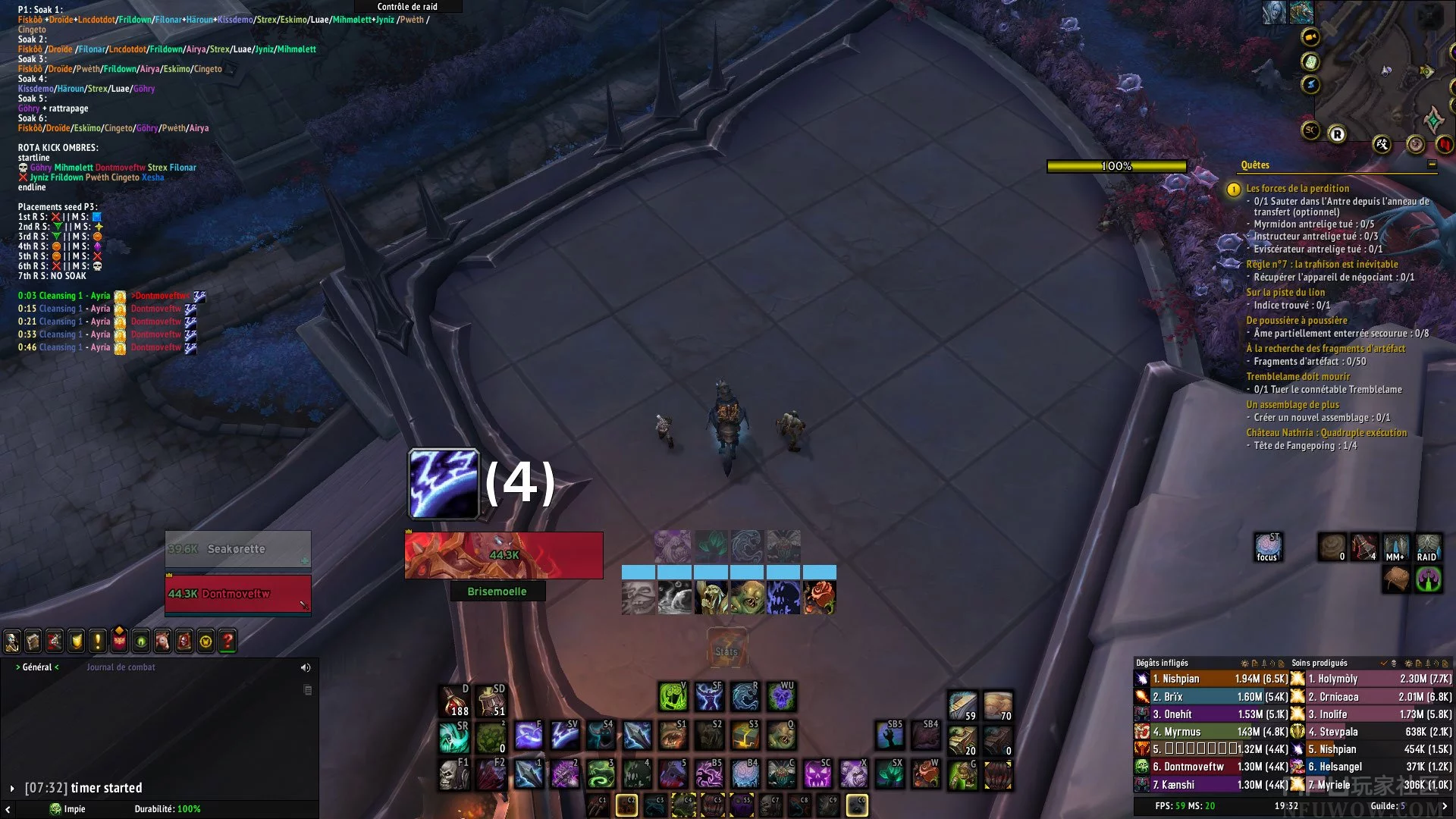Image resolution: width=1456 pixels, height=819 pixels.
Task: Select the RAID equipment set icon
Action: point(1427,547)
